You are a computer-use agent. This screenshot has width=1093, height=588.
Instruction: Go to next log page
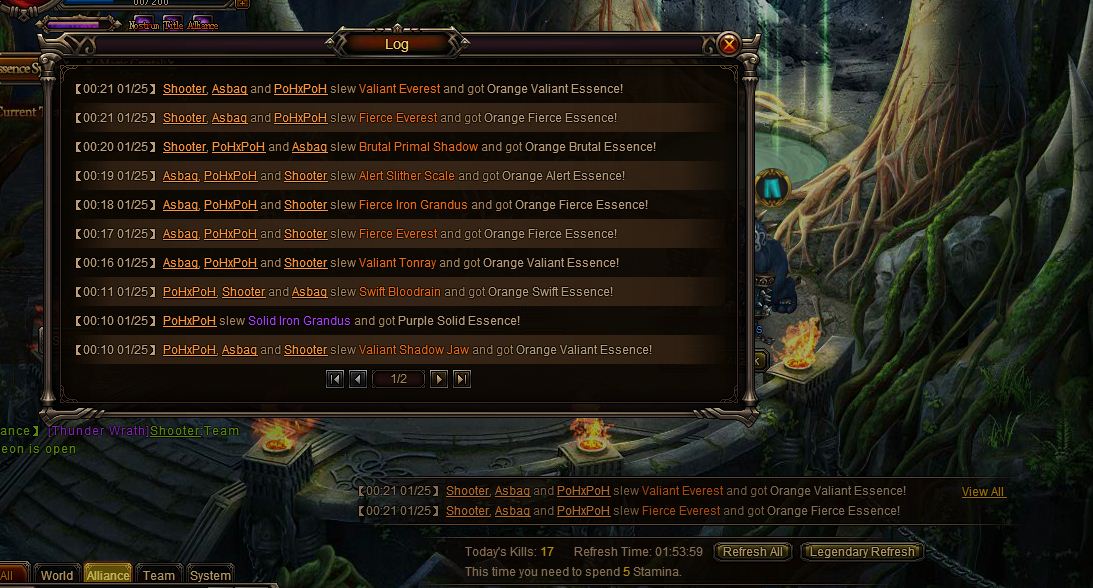pos(438,379)
